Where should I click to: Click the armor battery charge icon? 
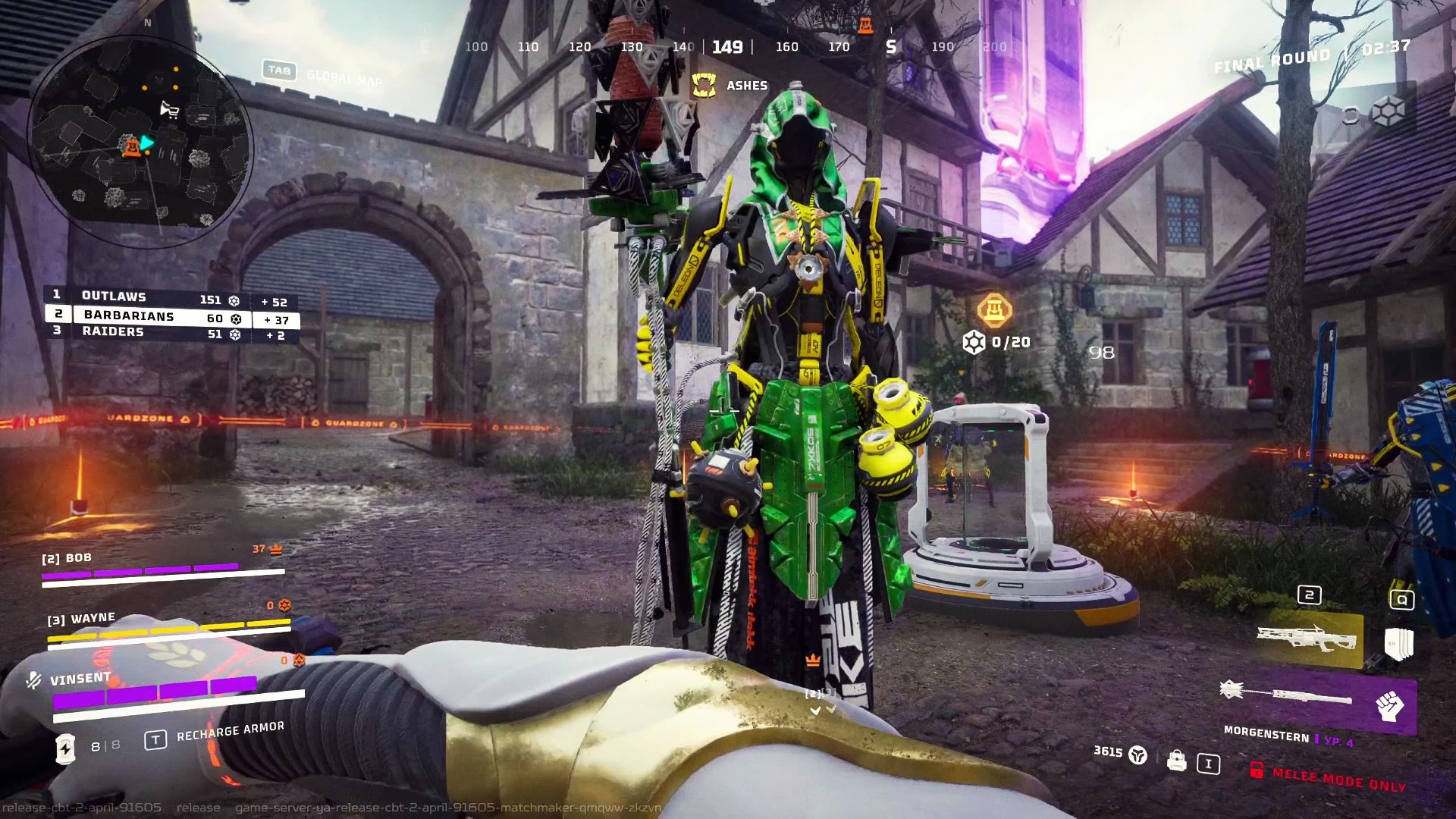click(x=66, y=748)
